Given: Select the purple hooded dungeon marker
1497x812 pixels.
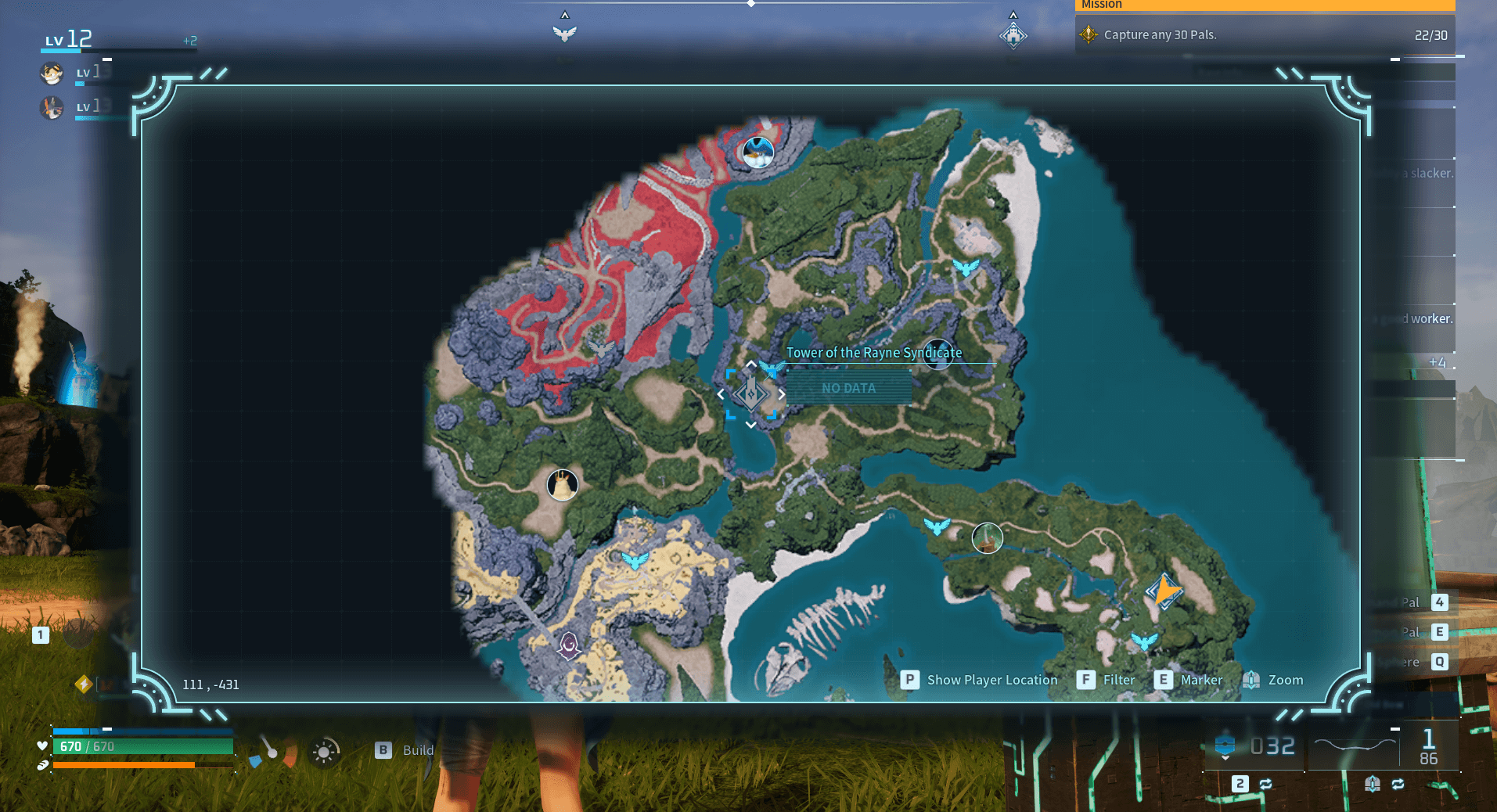Looking at the screenshot, I should 569,645.
